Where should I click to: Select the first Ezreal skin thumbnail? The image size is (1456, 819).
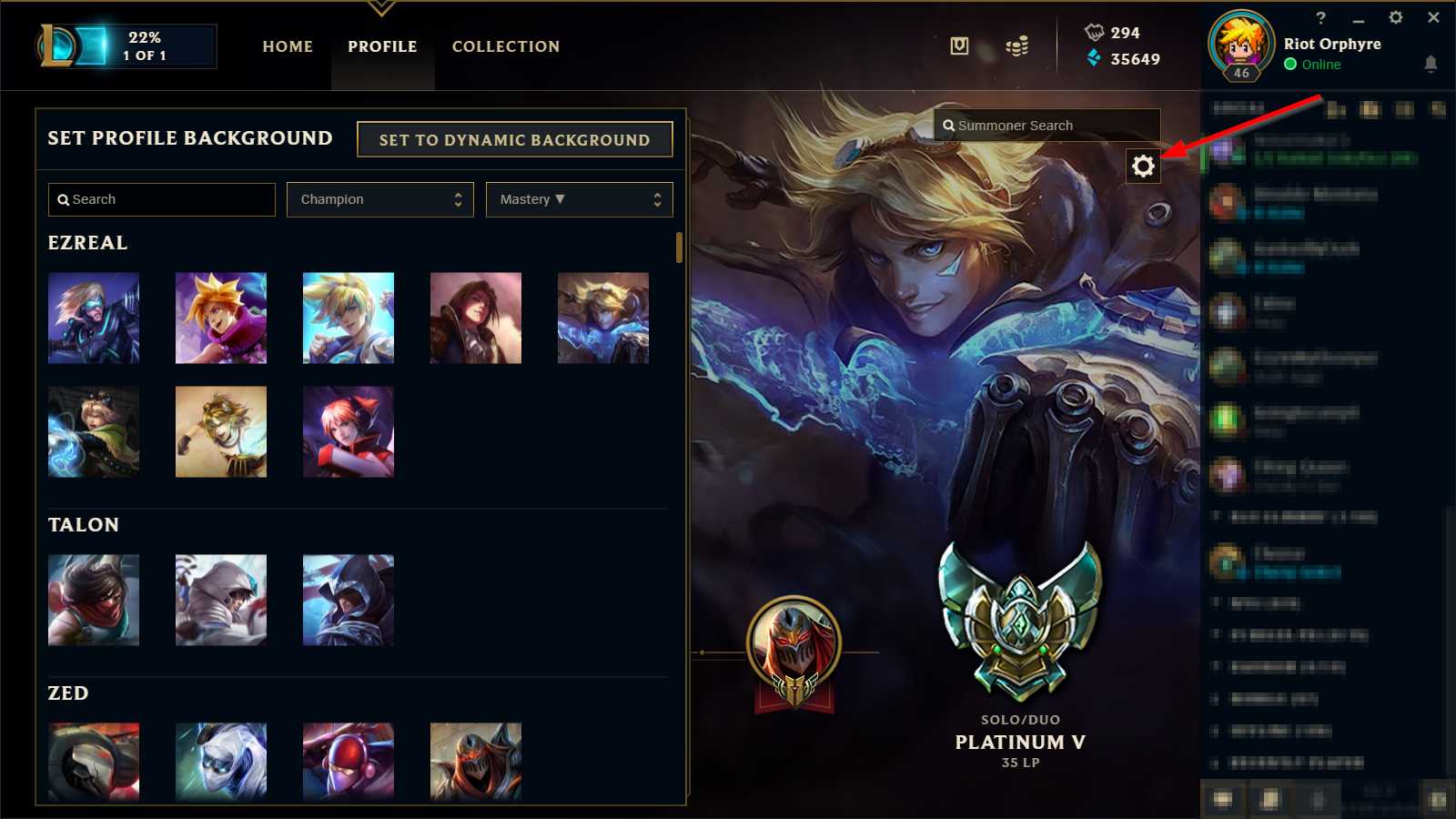94,318
